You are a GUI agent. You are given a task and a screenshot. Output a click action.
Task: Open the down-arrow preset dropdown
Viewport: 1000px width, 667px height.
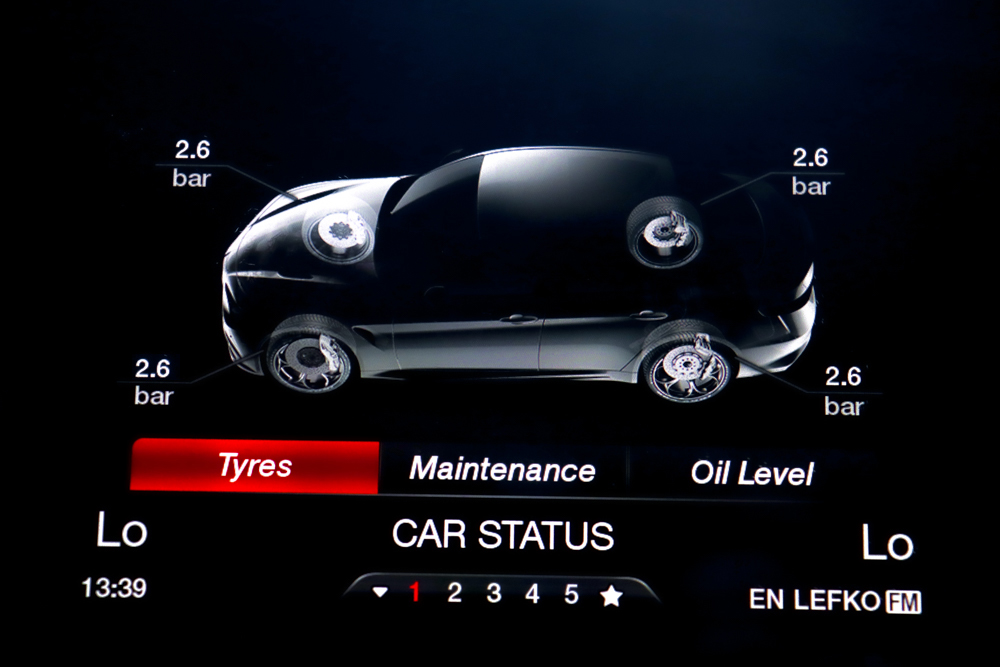[379, 593]
